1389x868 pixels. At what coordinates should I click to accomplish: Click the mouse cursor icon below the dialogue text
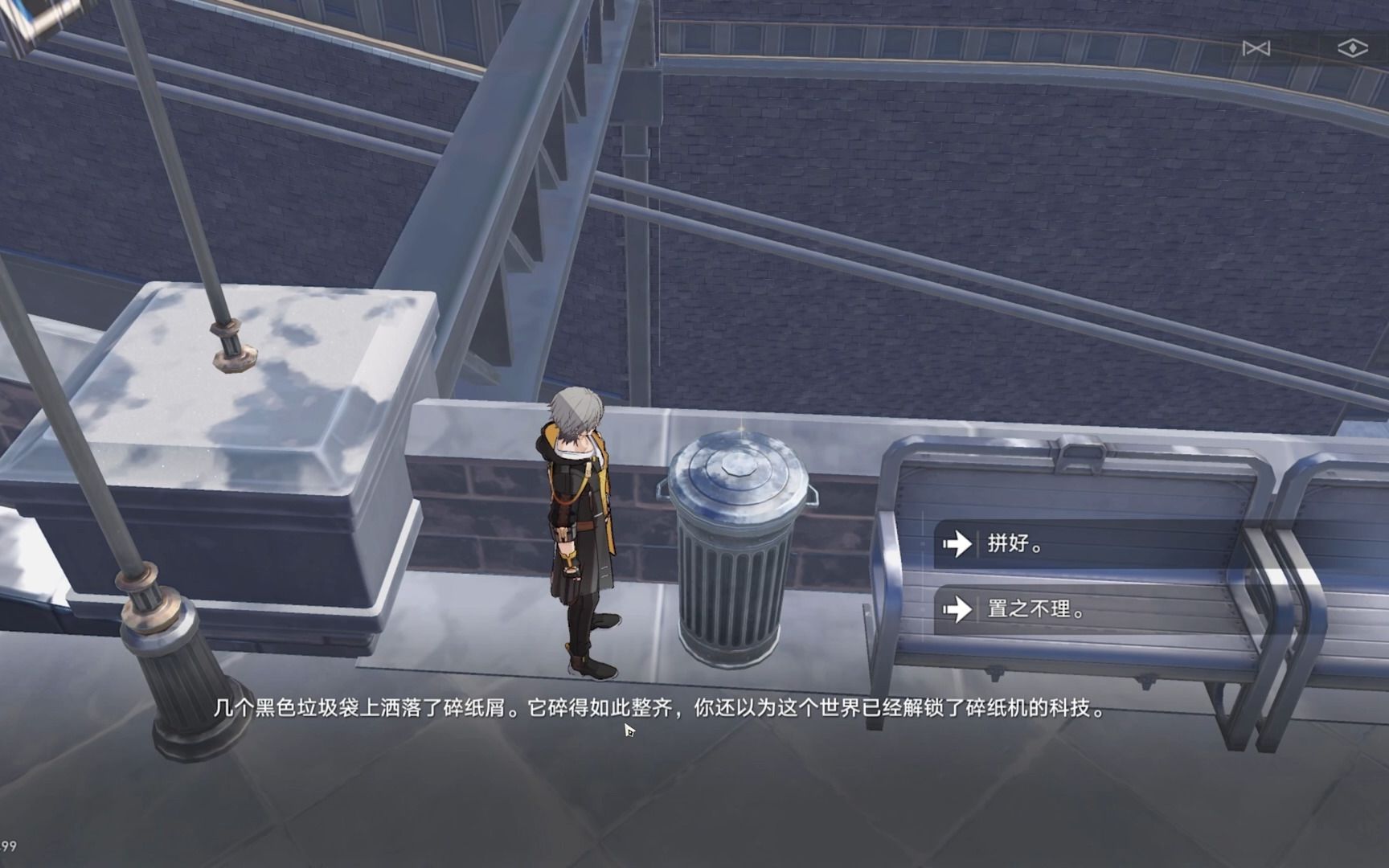pyautogui.click(x=628, y=731)
